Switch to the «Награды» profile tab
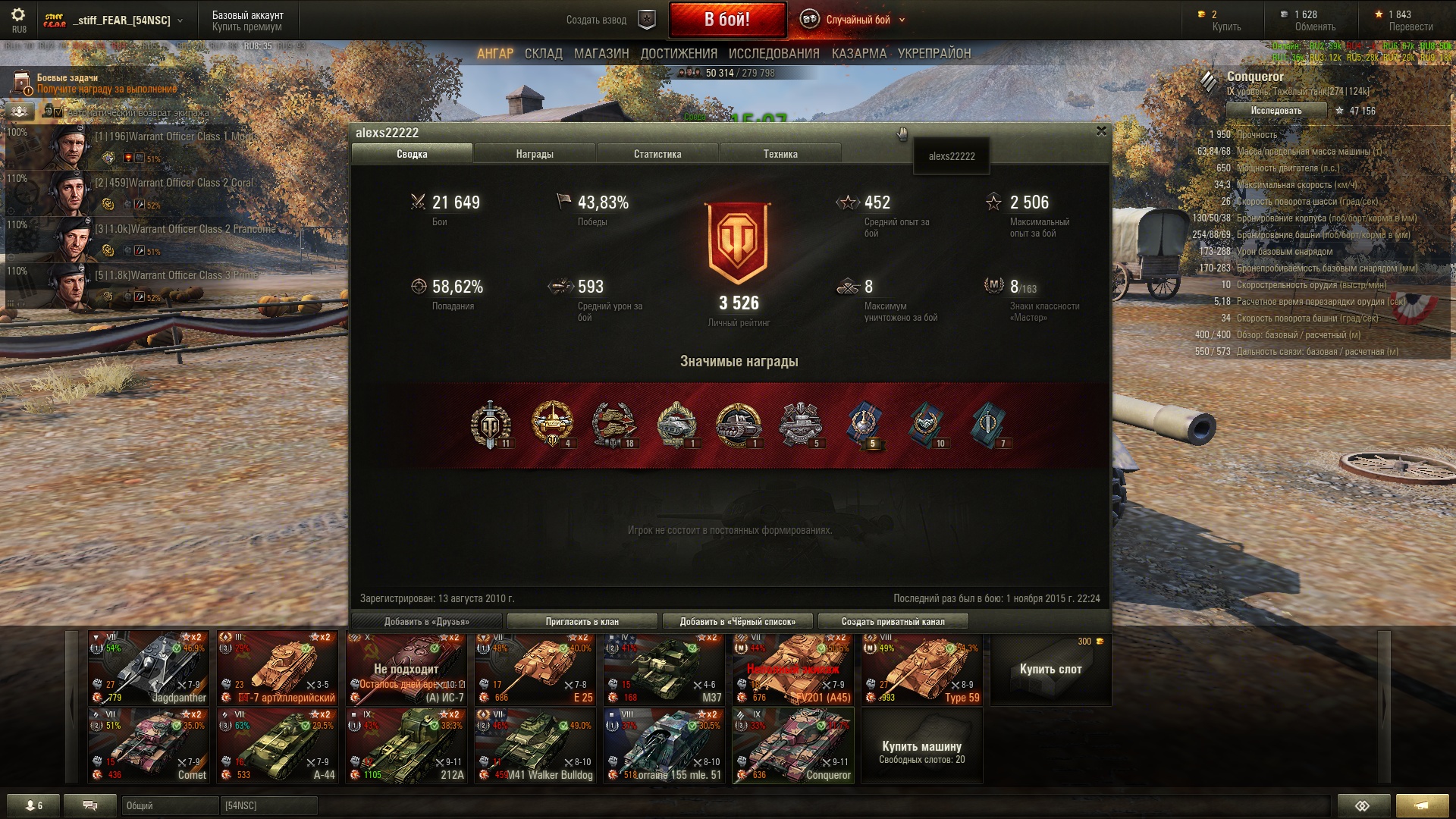Viewport: 1456px width, 819px height. (x=535, y=154)
